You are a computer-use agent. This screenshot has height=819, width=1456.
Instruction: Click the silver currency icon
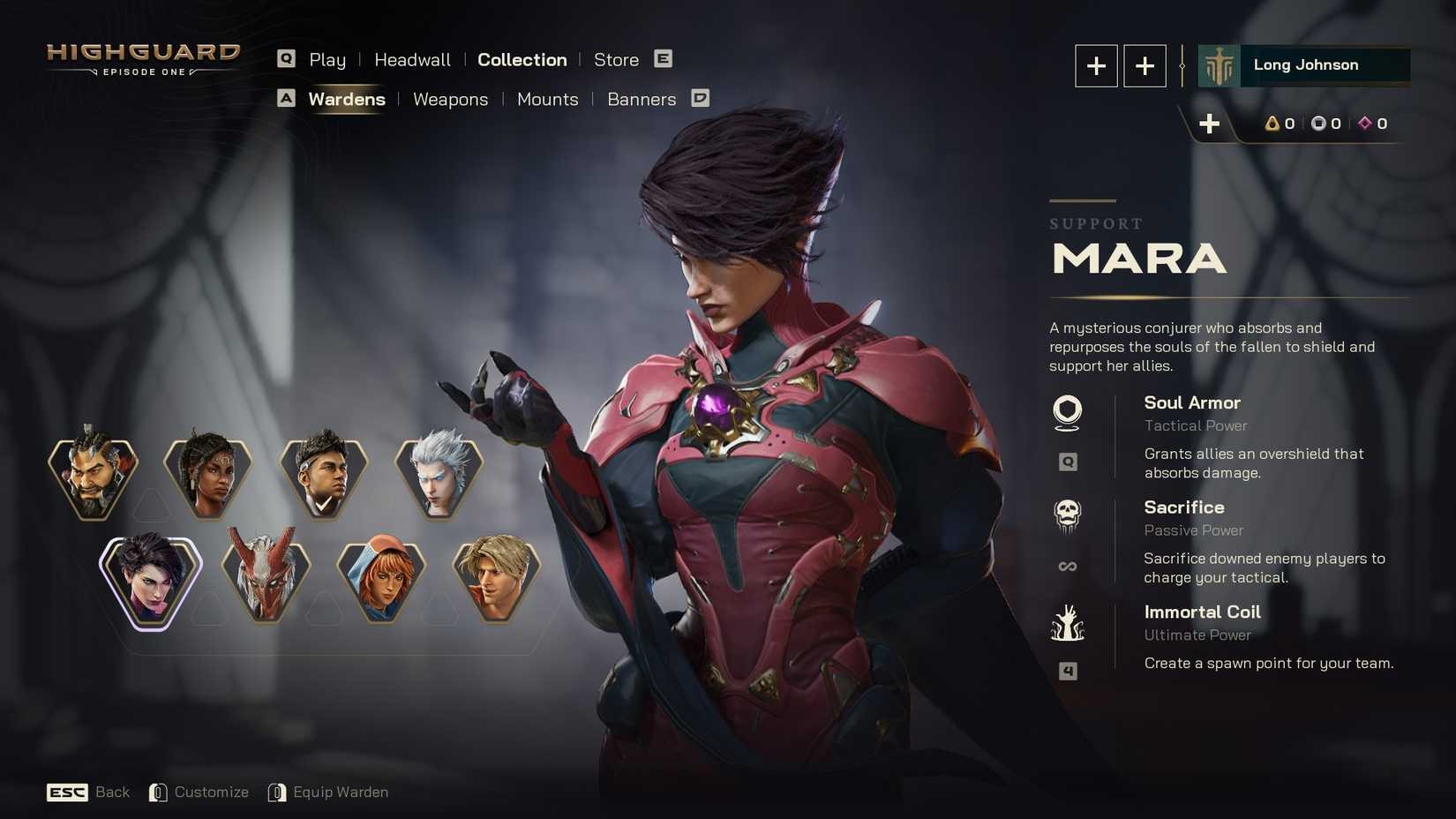click(x=1319, y=124)
